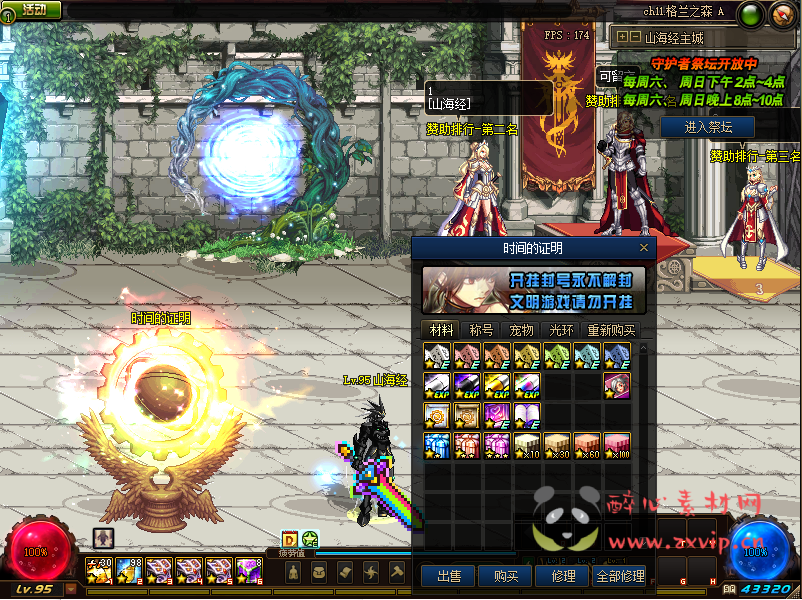Screen dimensions: 802x600
Task: Activate the 全部修理 repair-all button
Action: point(619,576)
